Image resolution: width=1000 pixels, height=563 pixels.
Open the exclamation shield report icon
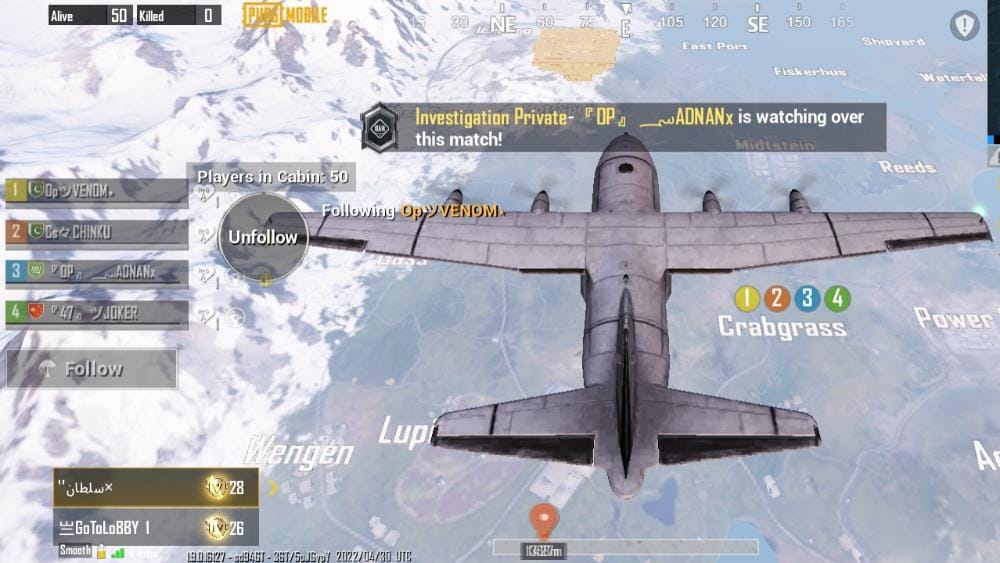[x=965, y=25]
